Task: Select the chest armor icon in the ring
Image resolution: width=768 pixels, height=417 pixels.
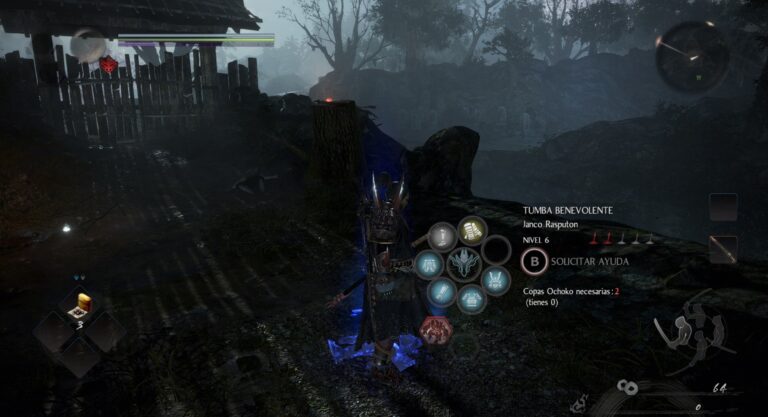Action: [470, 298]
